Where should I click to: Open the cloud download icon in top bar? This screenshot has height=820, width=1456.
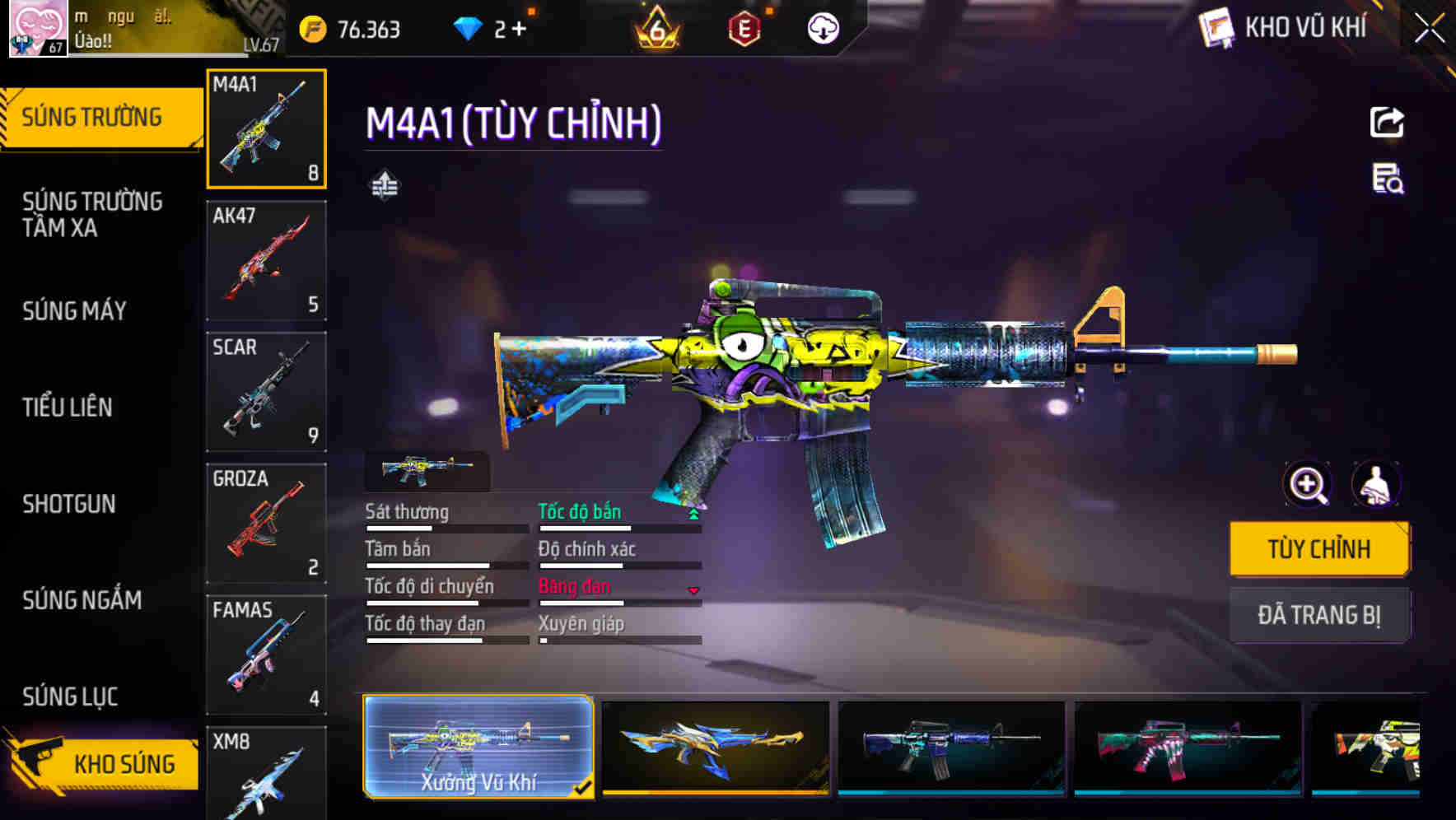coord(822,29)
